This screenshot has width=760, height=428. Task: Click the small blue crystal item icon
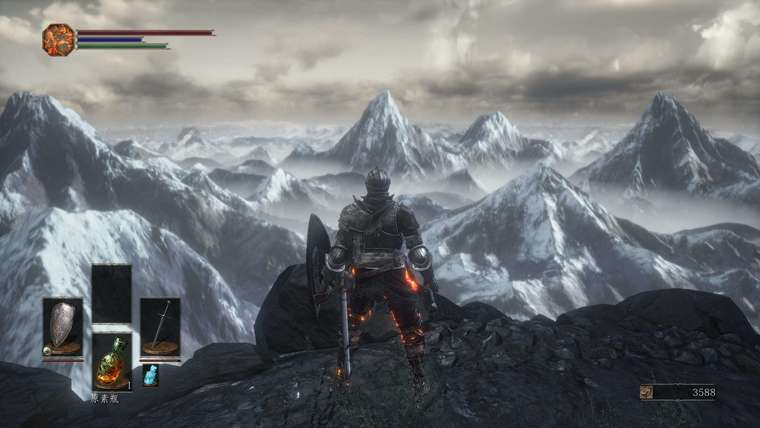click(151, 375)
